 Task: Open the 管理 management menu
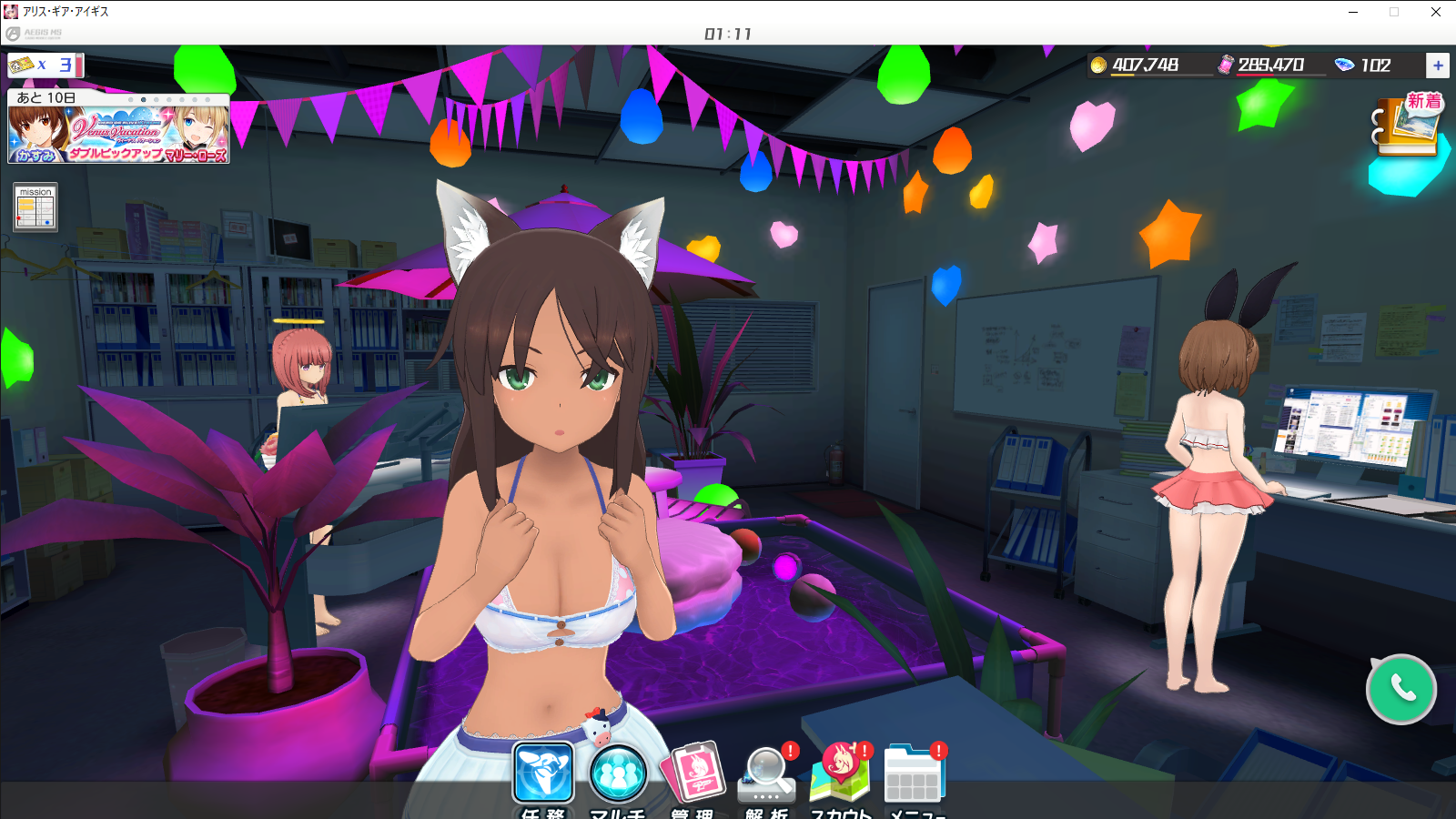tap(693, 773)
